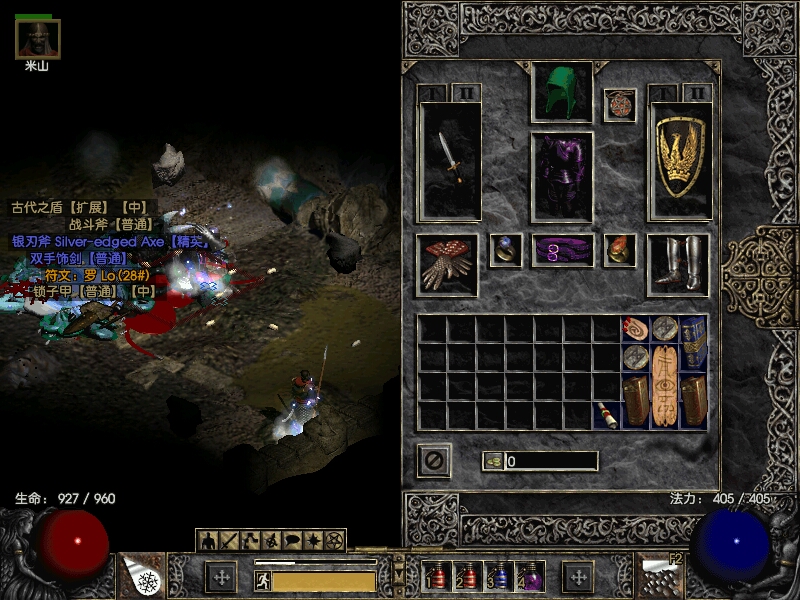
Task: Select the tall eye-engraved charm in inventory
Action: pos(665,386)
